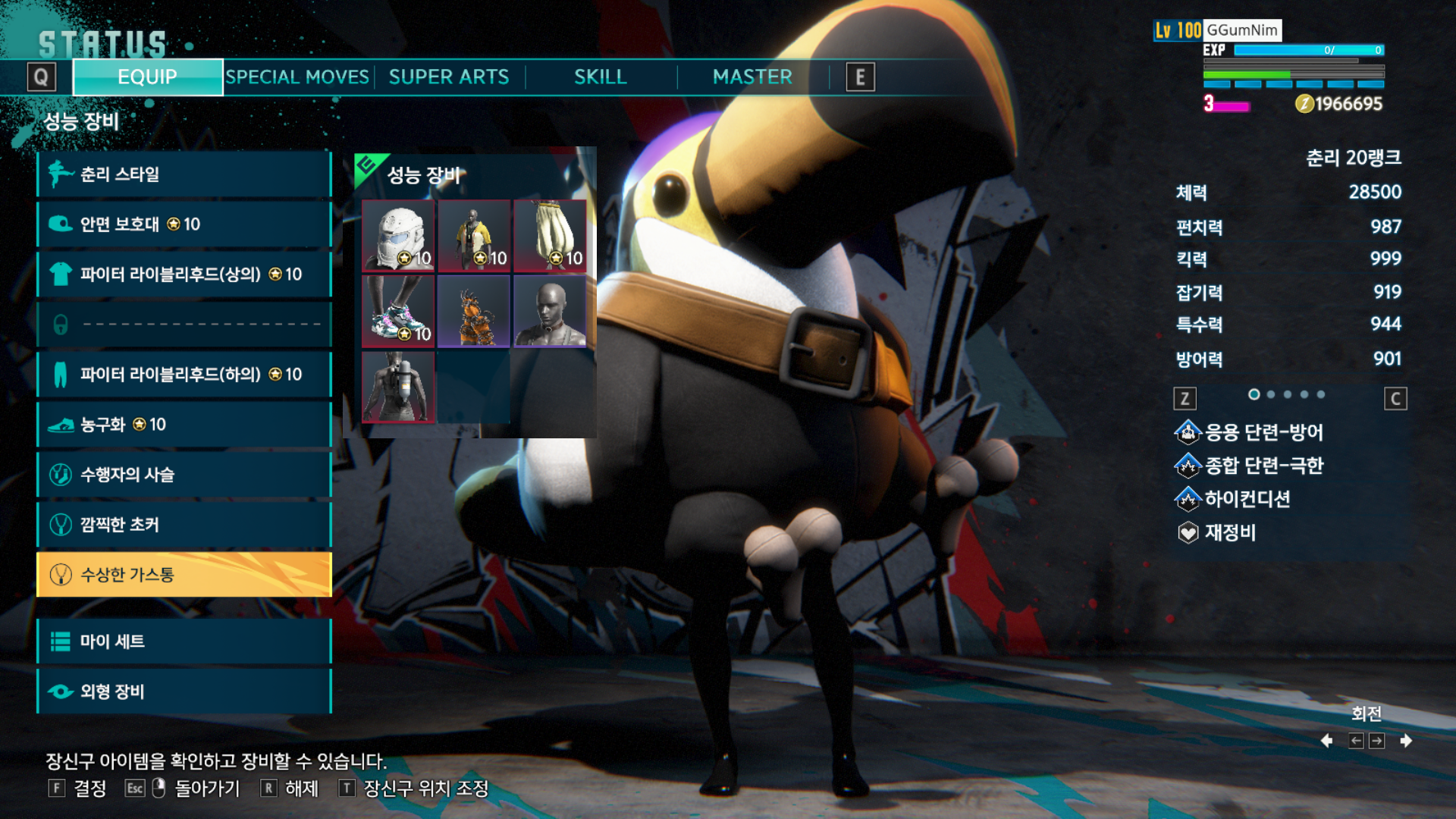The height and width of the screenshot is (819, 1456).
Task: Select 수행자의 사슬 accessory row
Action: point(184,475)
